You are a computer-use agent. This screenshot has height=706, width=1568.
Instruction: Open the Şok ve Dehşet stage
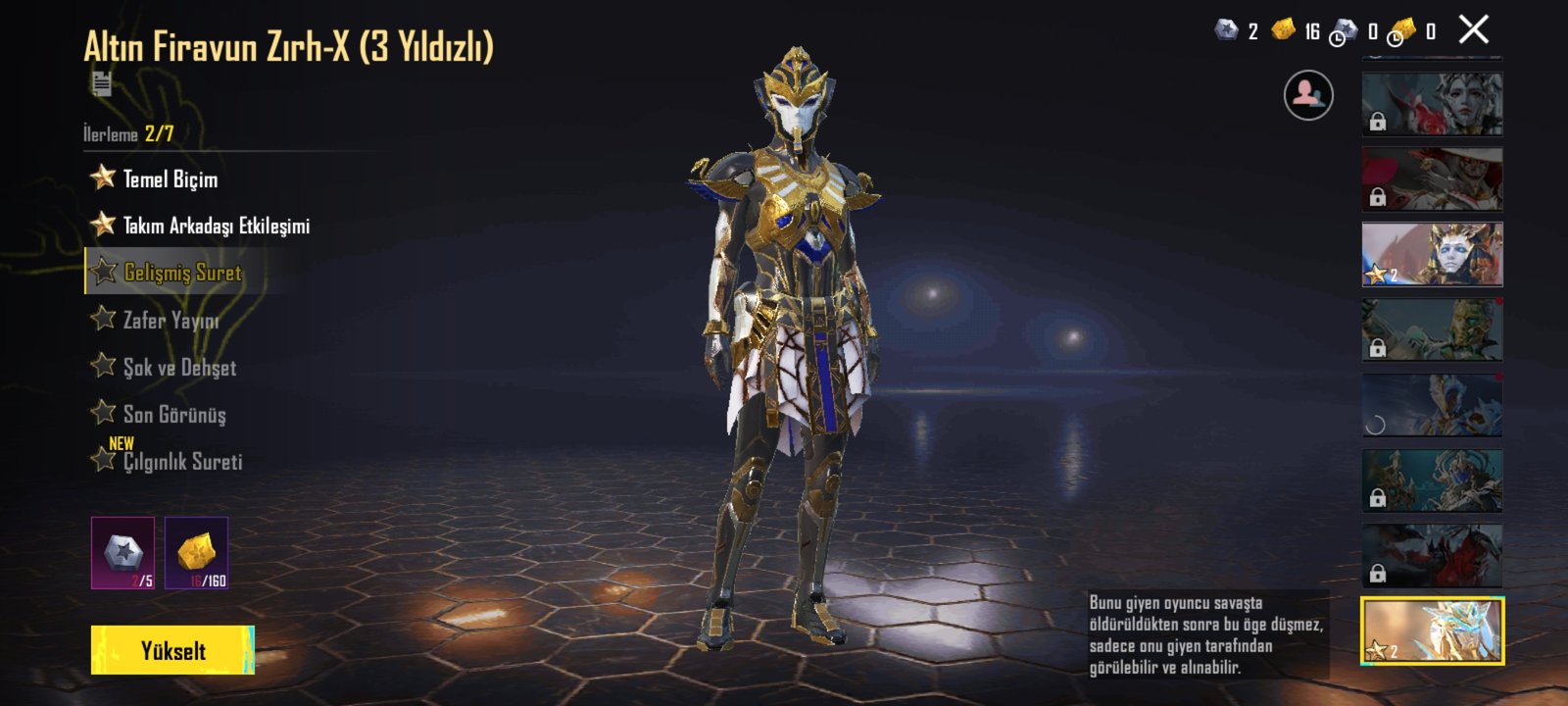click(179, 367)
